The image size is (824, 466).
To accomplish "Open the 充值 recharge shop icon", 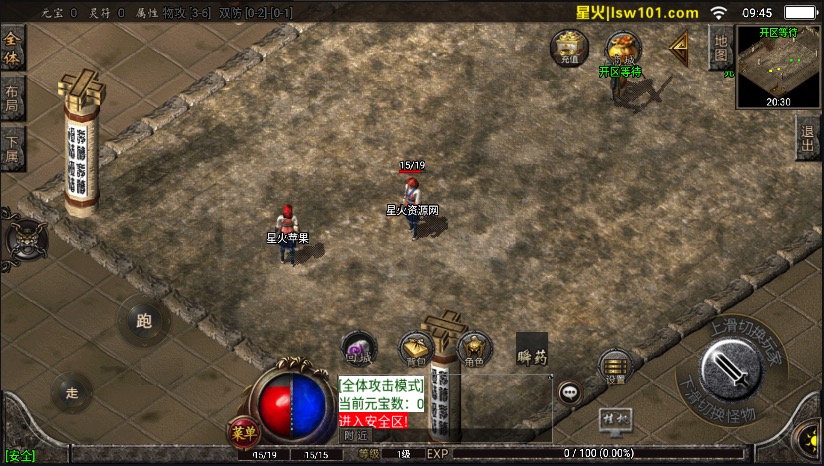I will [x=568, y=49].
